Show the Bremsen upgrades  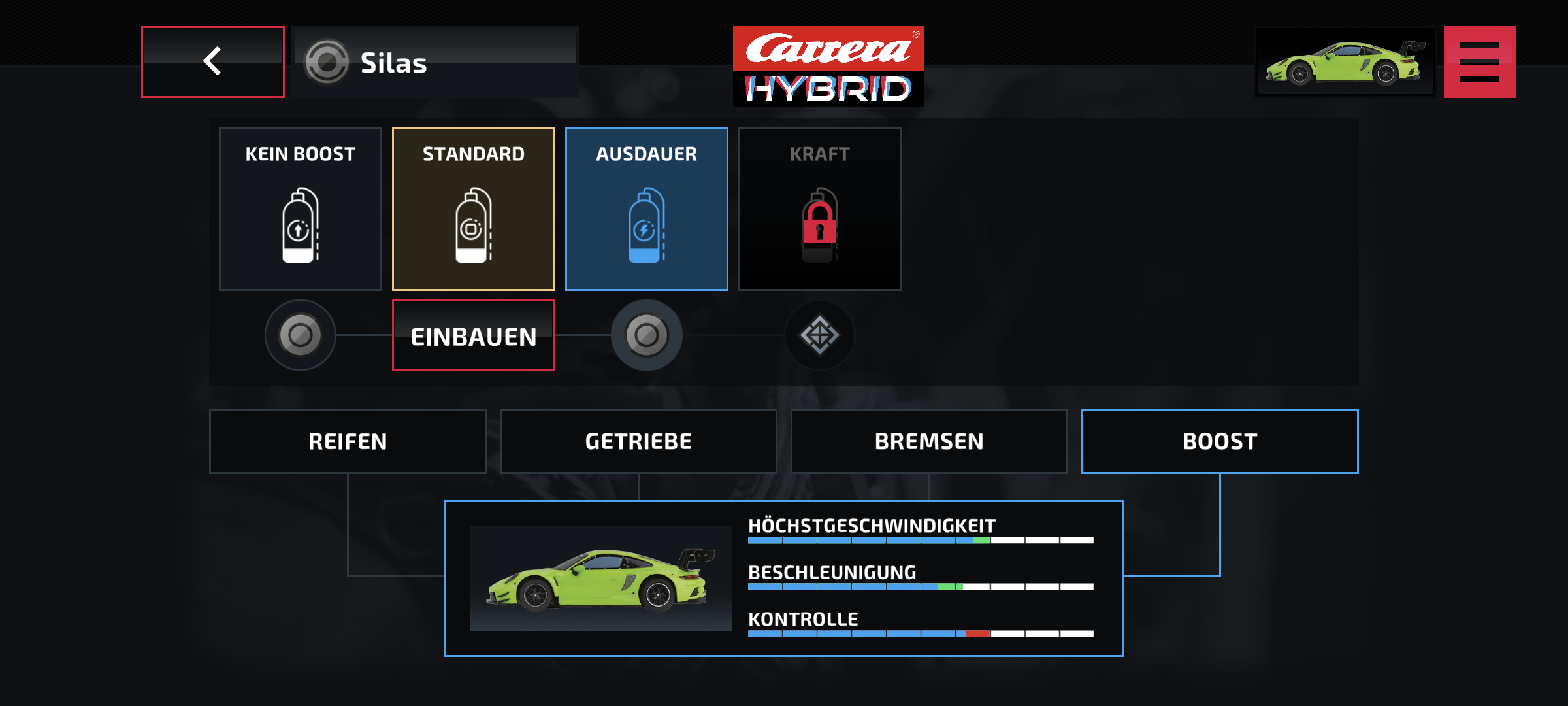929,441
